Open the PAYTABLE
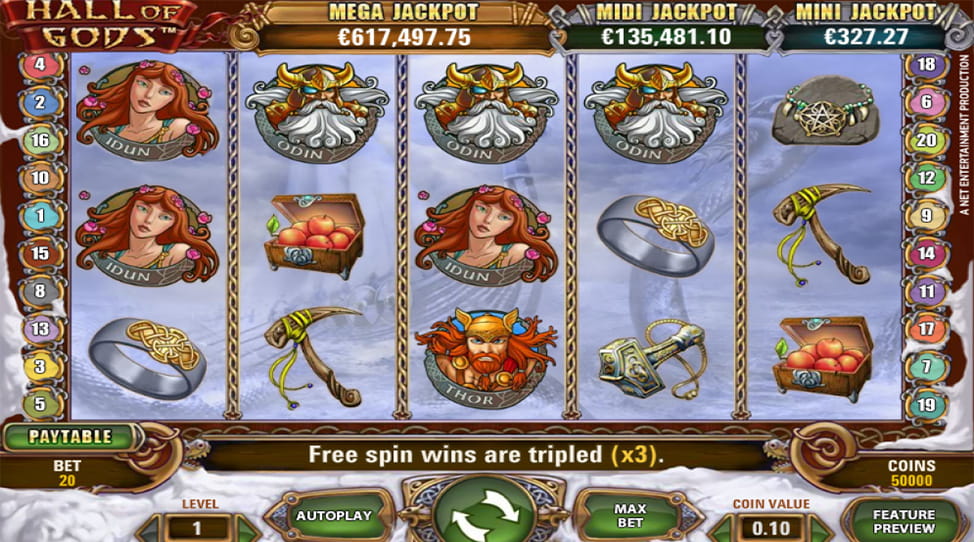This screenshot has height=542, width=974. point(68,437)
